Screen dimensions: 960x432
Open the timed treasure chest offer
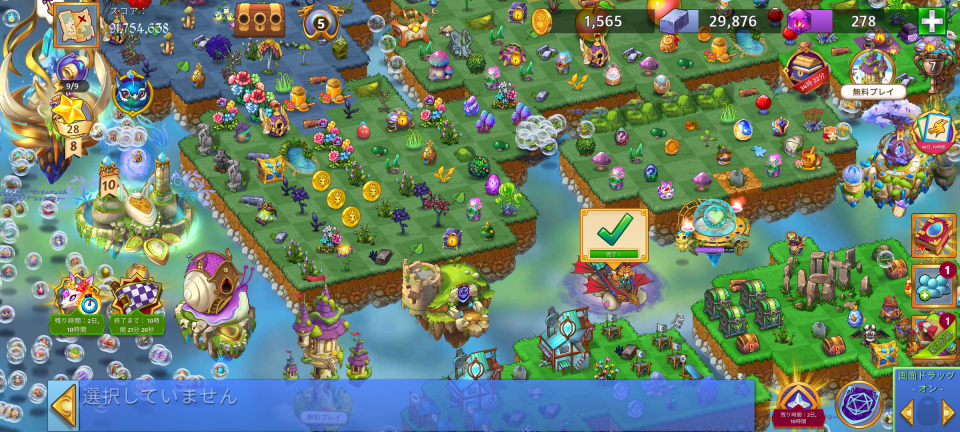click(806, 69)
